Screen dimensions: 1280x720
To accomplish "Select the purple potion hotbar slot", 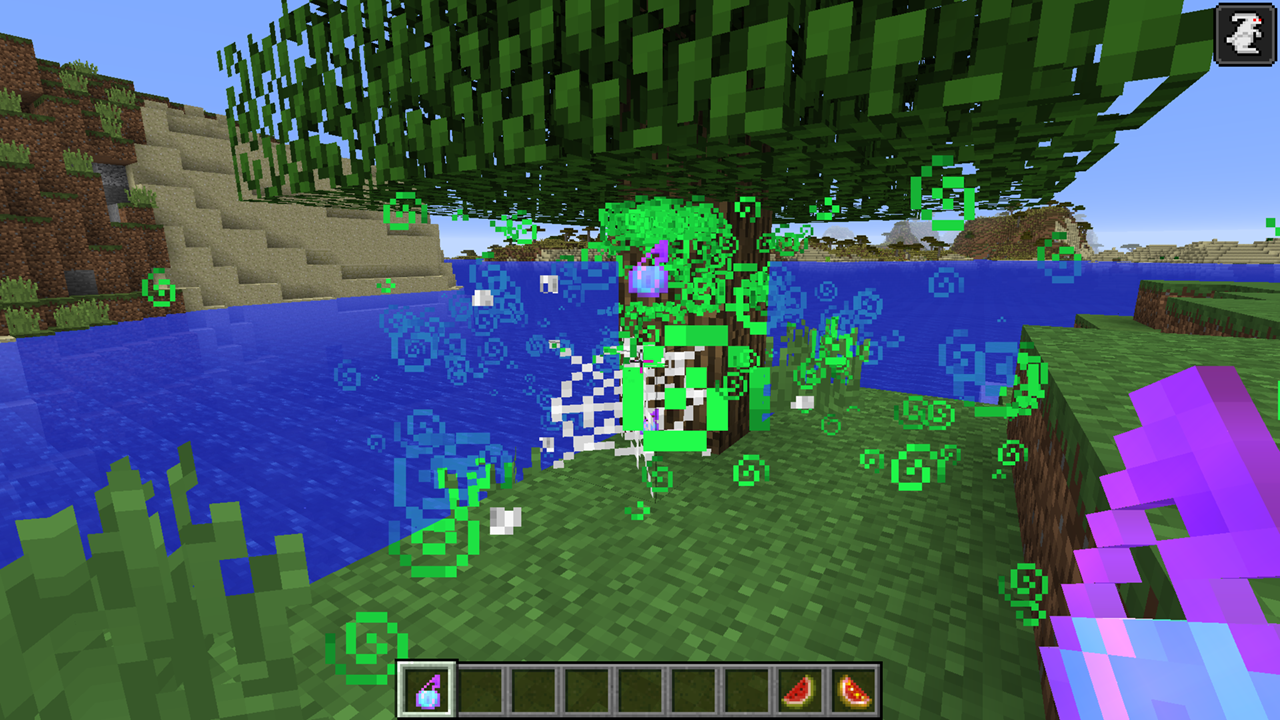I will pyautogui.click(x=428, y=689).
